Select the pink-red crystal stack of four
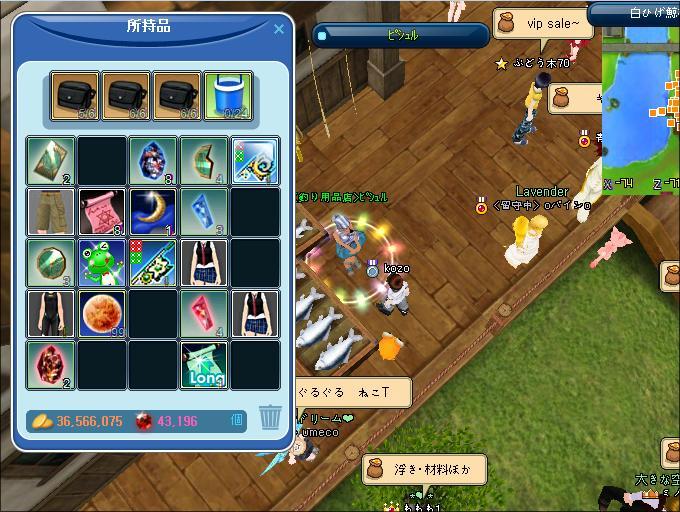Image resolution: width=680 pixels, height=512 pixels. (204, 314)
